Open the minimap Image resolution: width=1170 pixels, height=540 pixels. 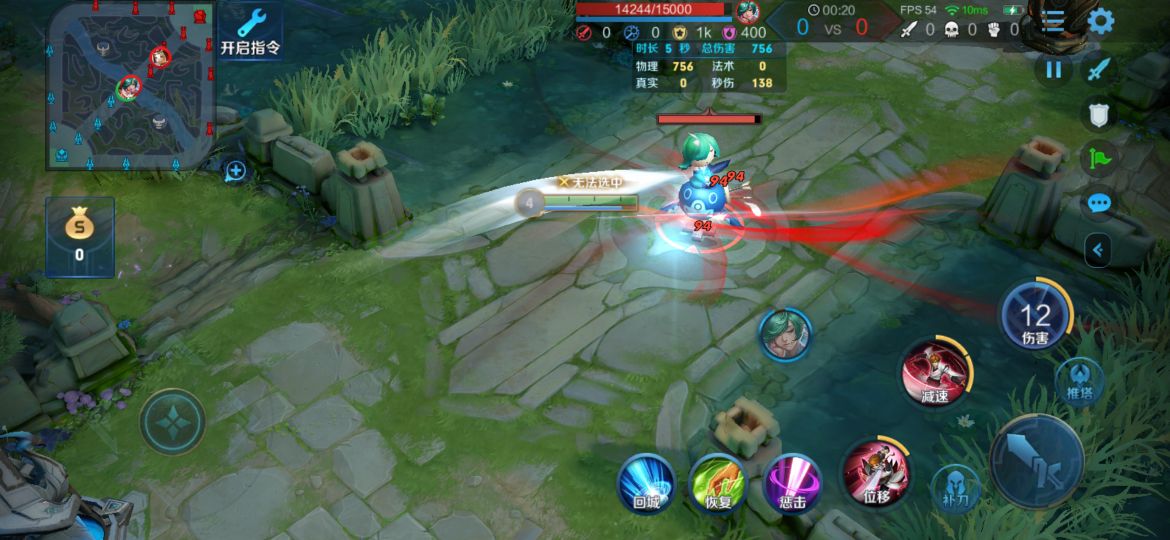[129, 86]
